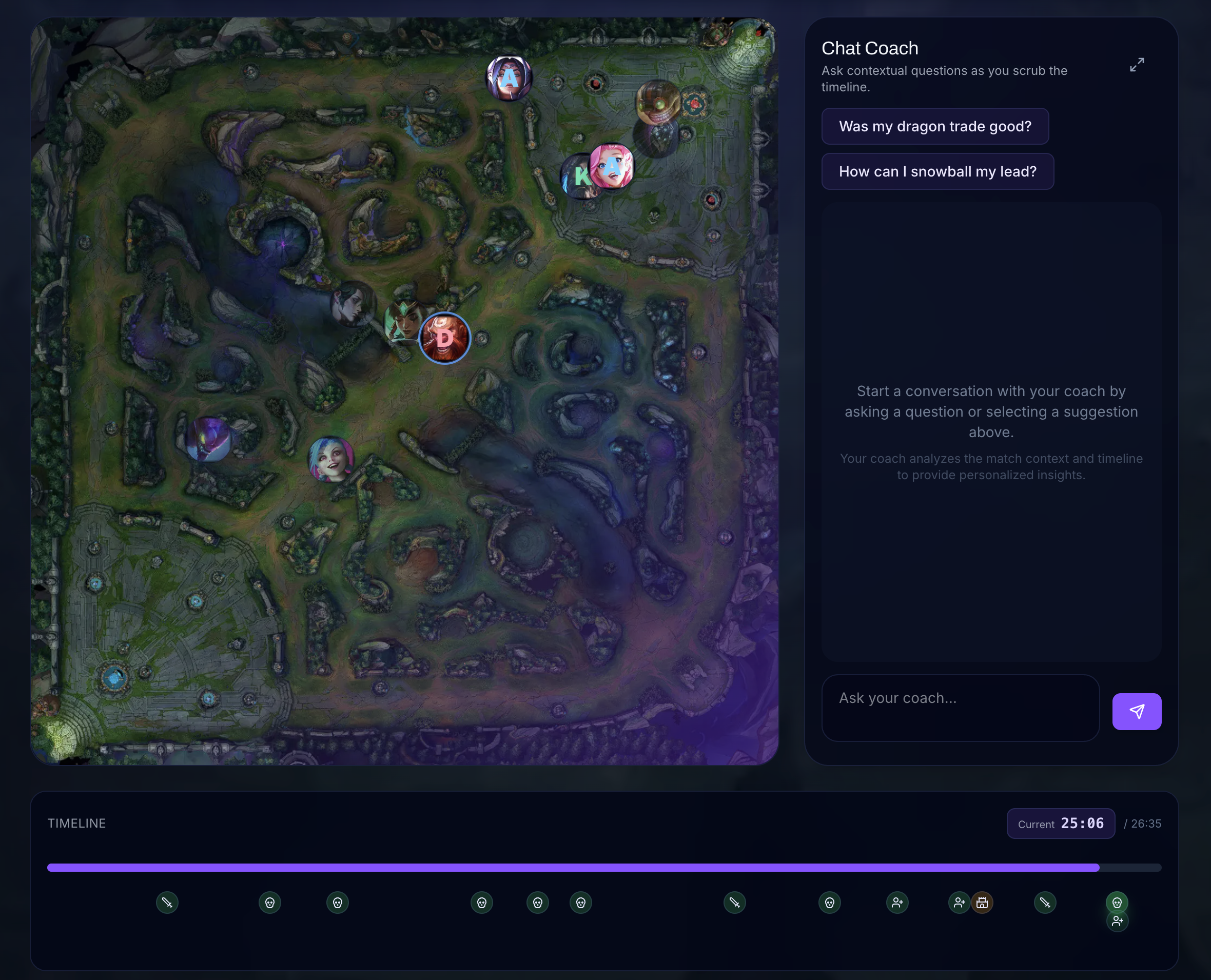Focus the "Ask your coach..." input box

point(960,708)
